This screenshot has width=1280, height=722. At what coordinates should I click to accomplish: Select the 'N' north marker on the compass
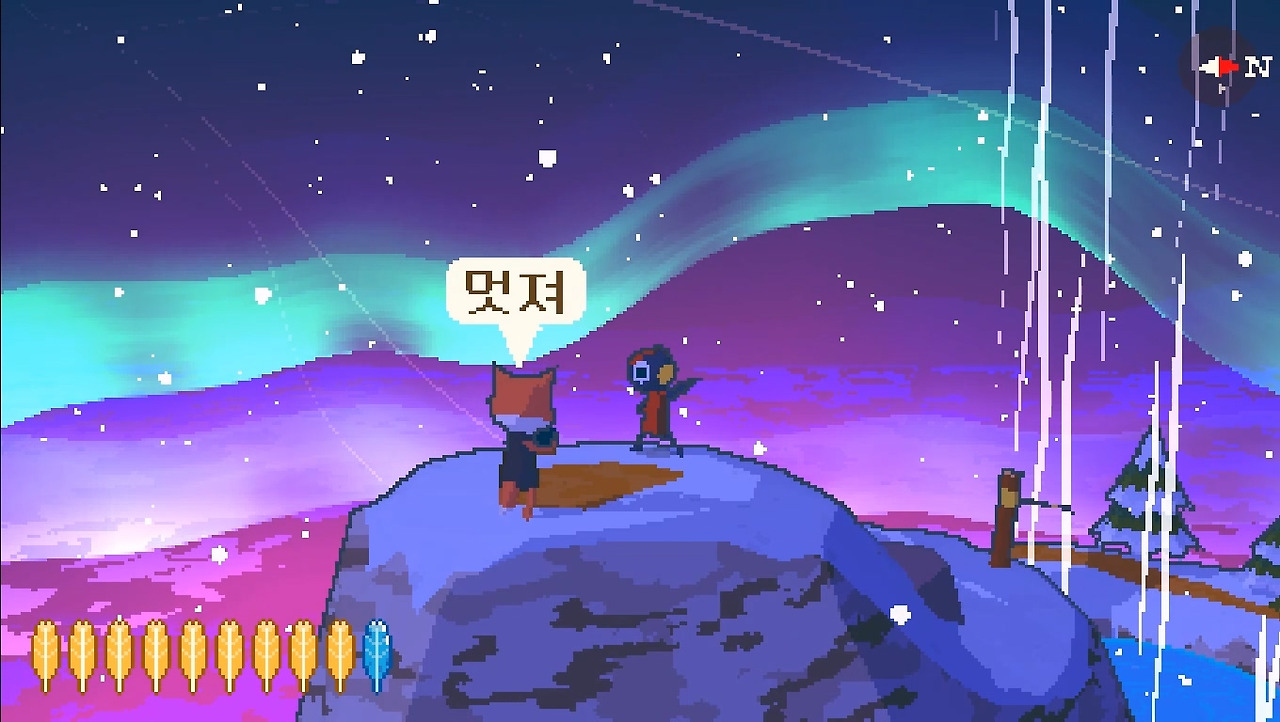click(1258, 67)
